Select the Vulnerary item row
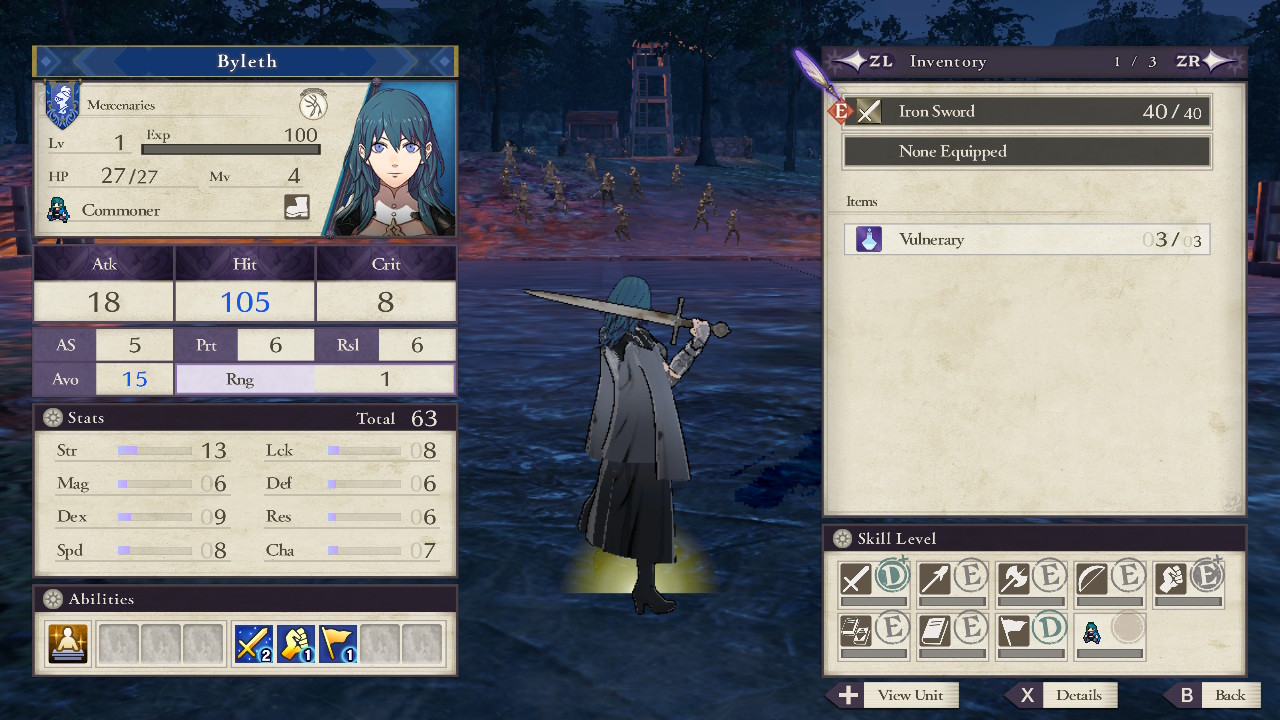This screenshot has width=1280, height=720. 1026,240
